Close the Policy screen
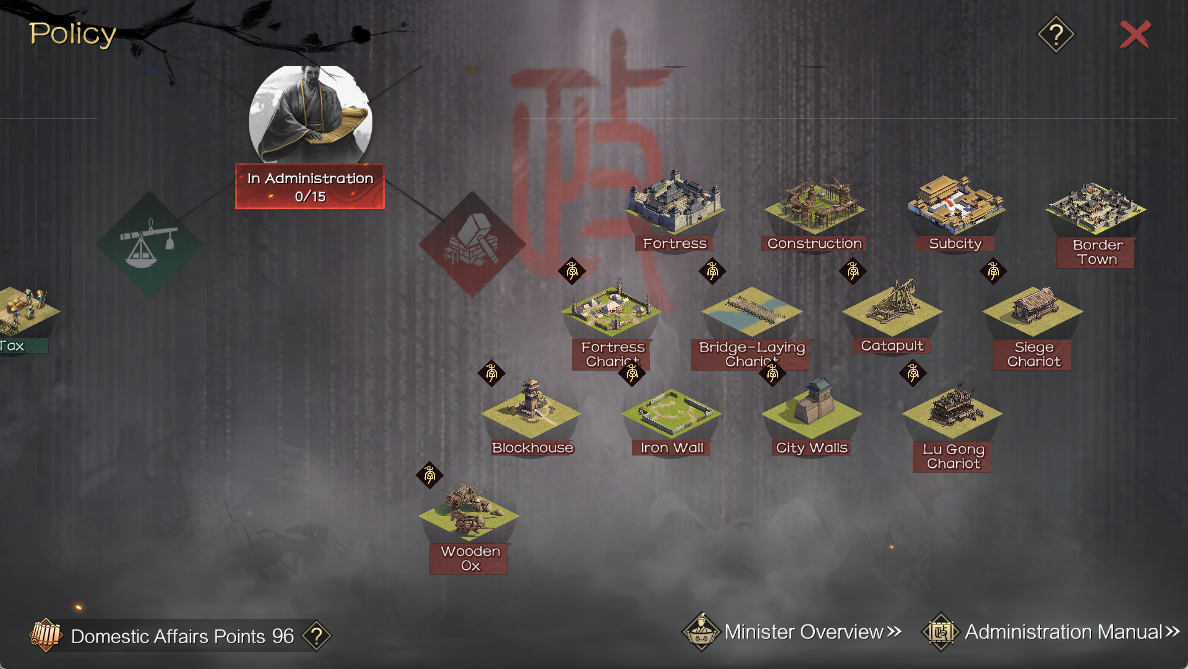This screenshot has width=1188, height=669. click(1134, 35)
